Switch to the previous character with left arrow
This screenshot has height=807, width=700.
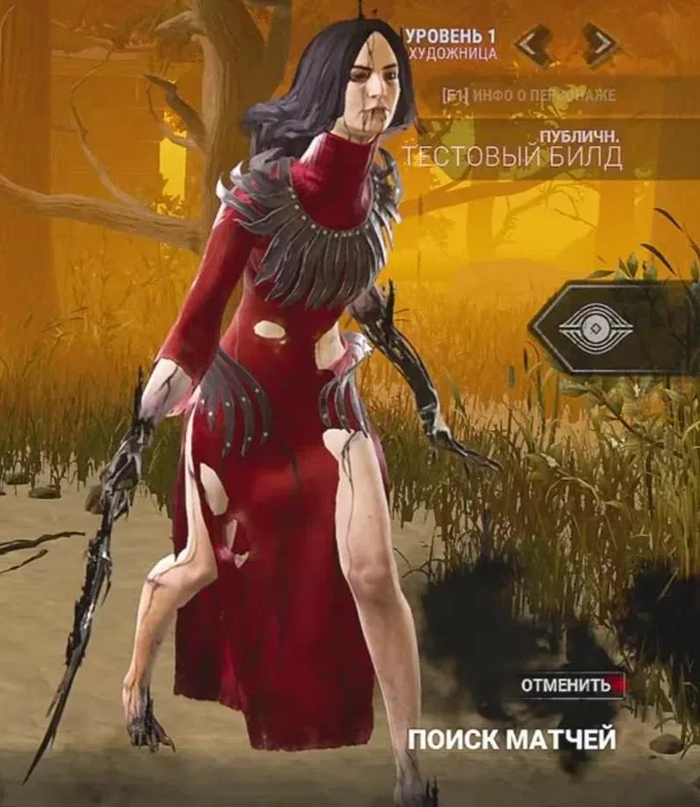tap(534, 42)
